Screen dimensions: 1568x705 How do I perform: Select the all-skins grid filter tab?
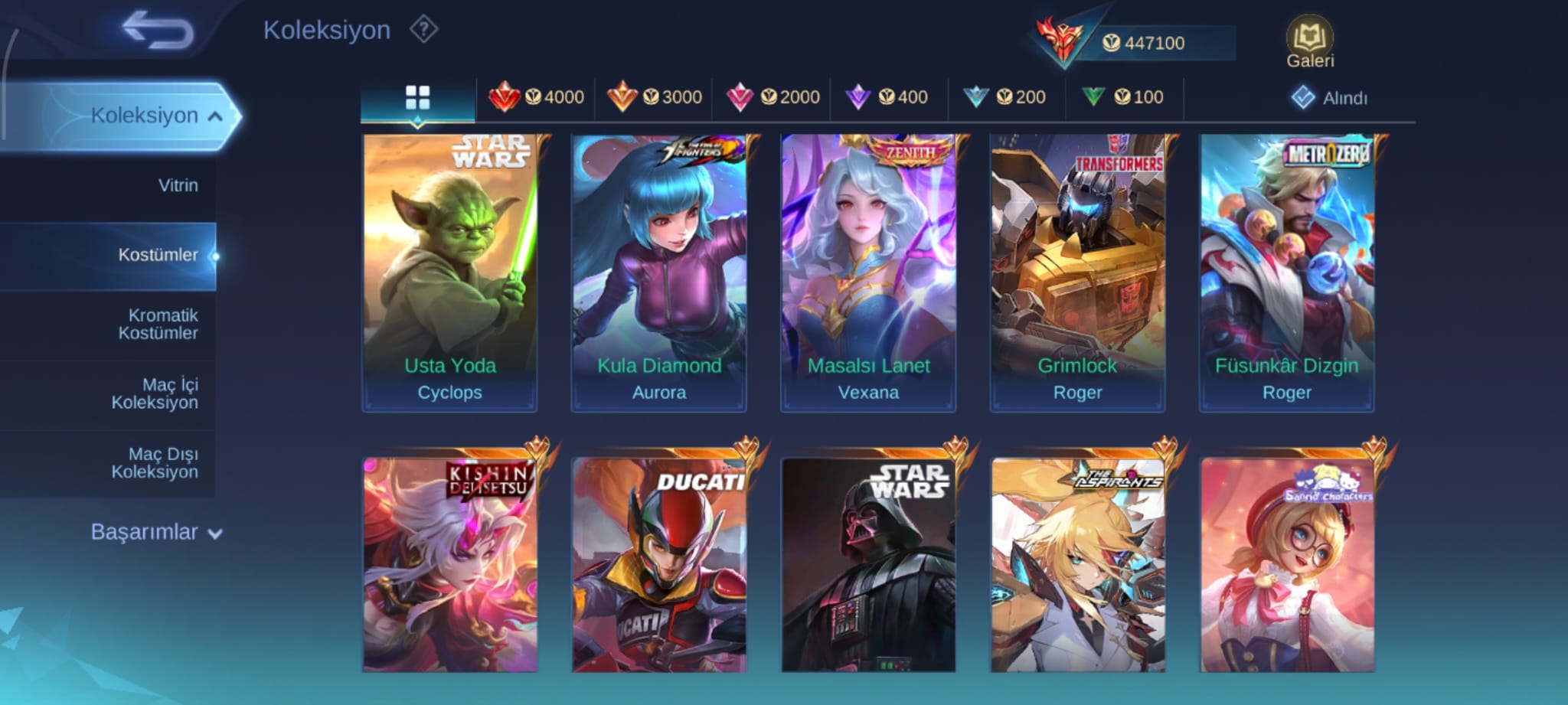click(417, 98)
